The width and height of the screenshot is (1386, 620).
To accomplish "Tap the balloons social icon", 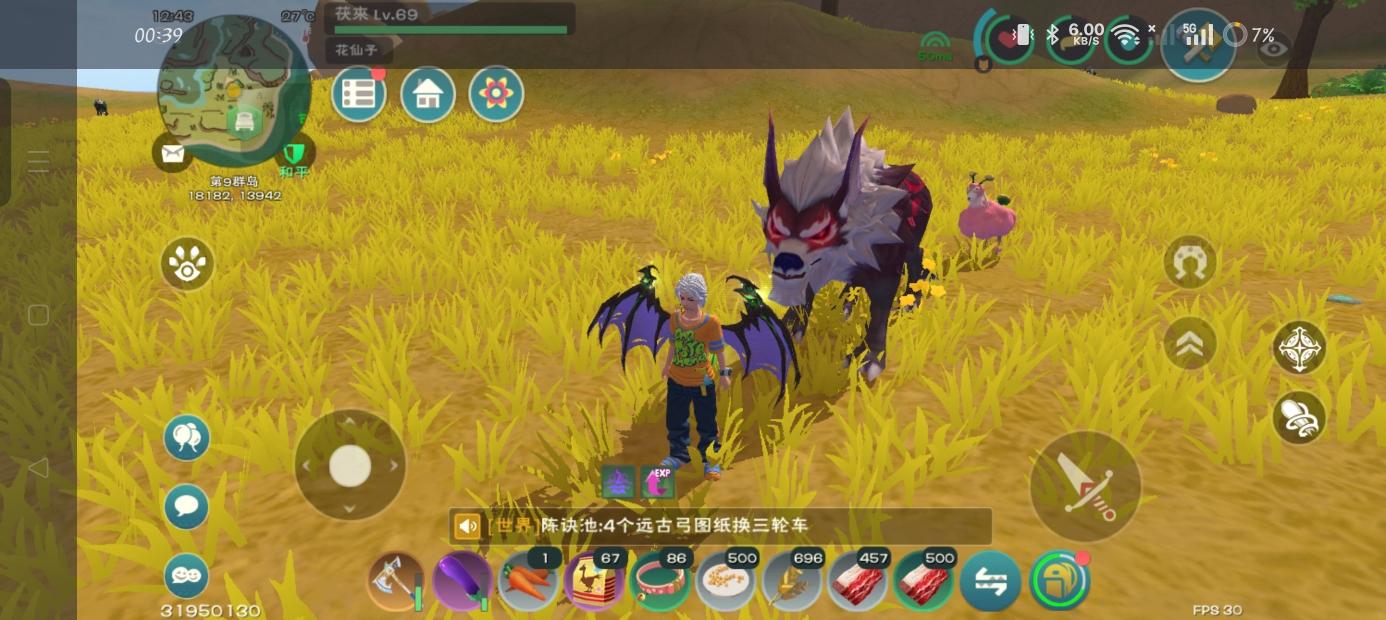I will [187, 437].
